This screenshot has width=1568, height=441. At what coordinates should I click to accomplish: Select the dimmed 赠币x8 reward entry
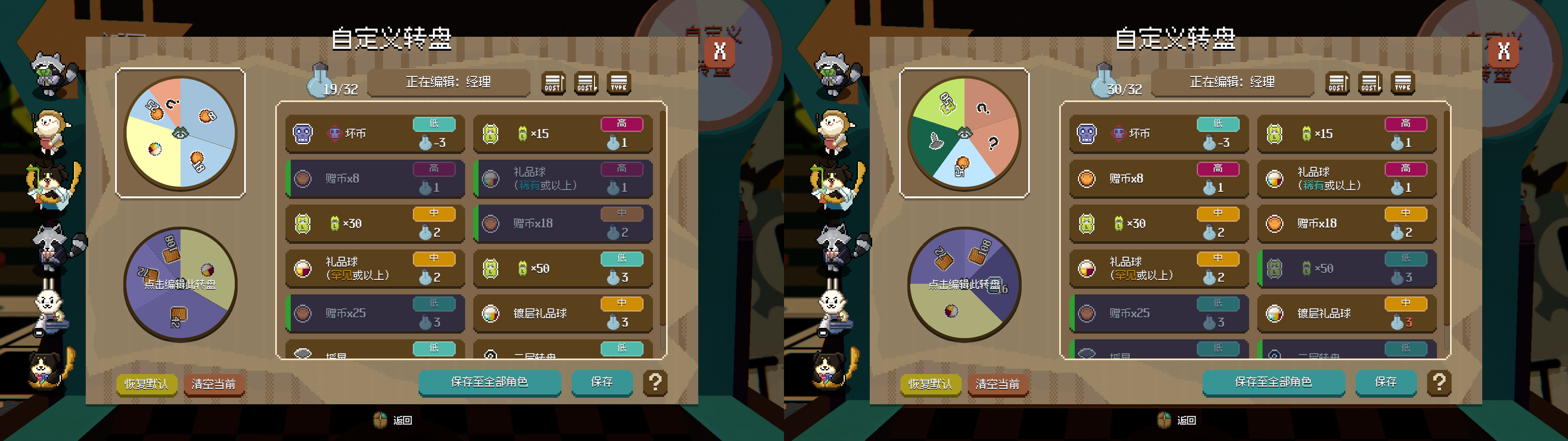tap(375, 178)
